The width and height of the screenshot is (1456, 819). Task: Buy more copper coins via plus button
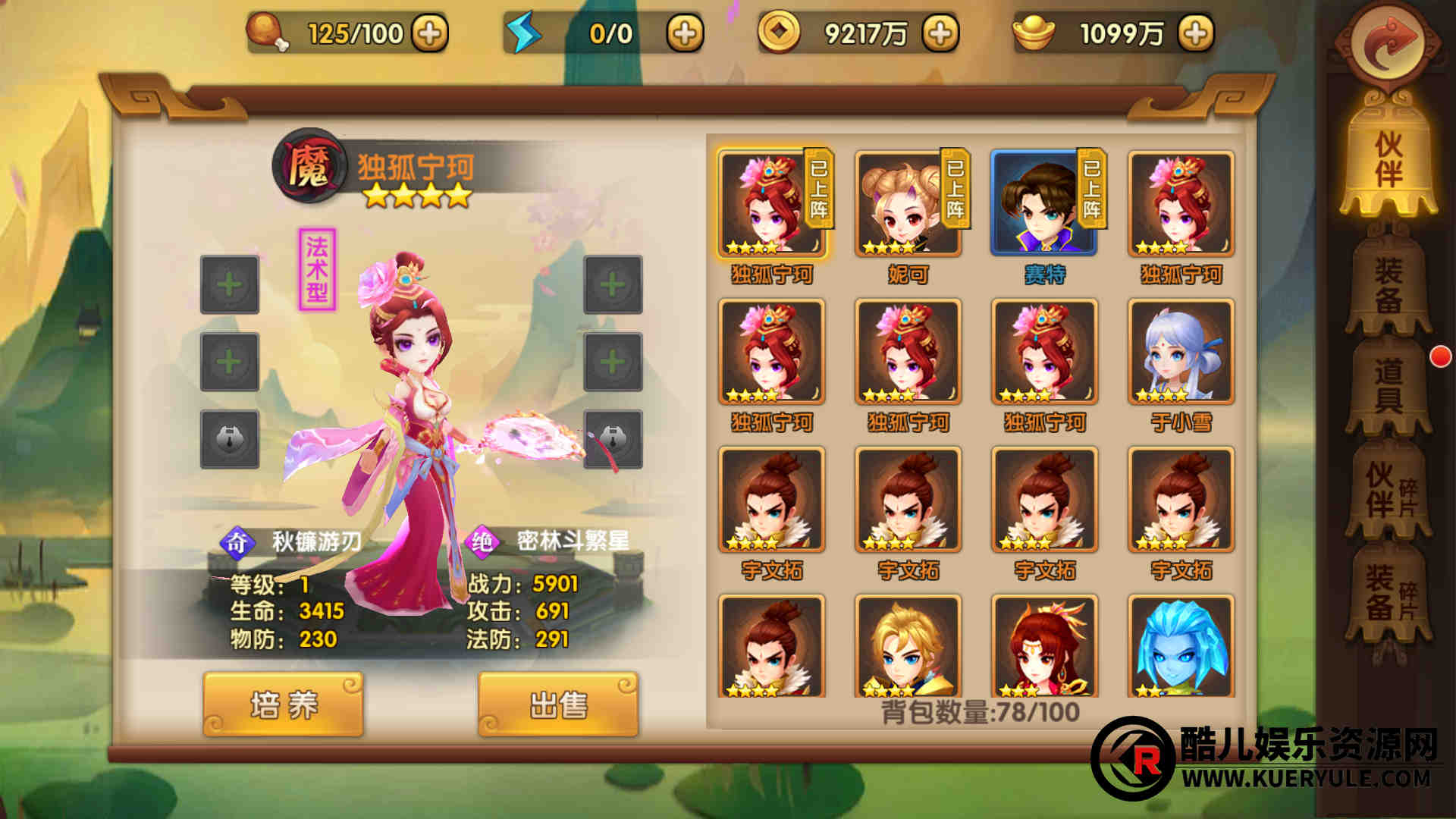click(940, 33)
